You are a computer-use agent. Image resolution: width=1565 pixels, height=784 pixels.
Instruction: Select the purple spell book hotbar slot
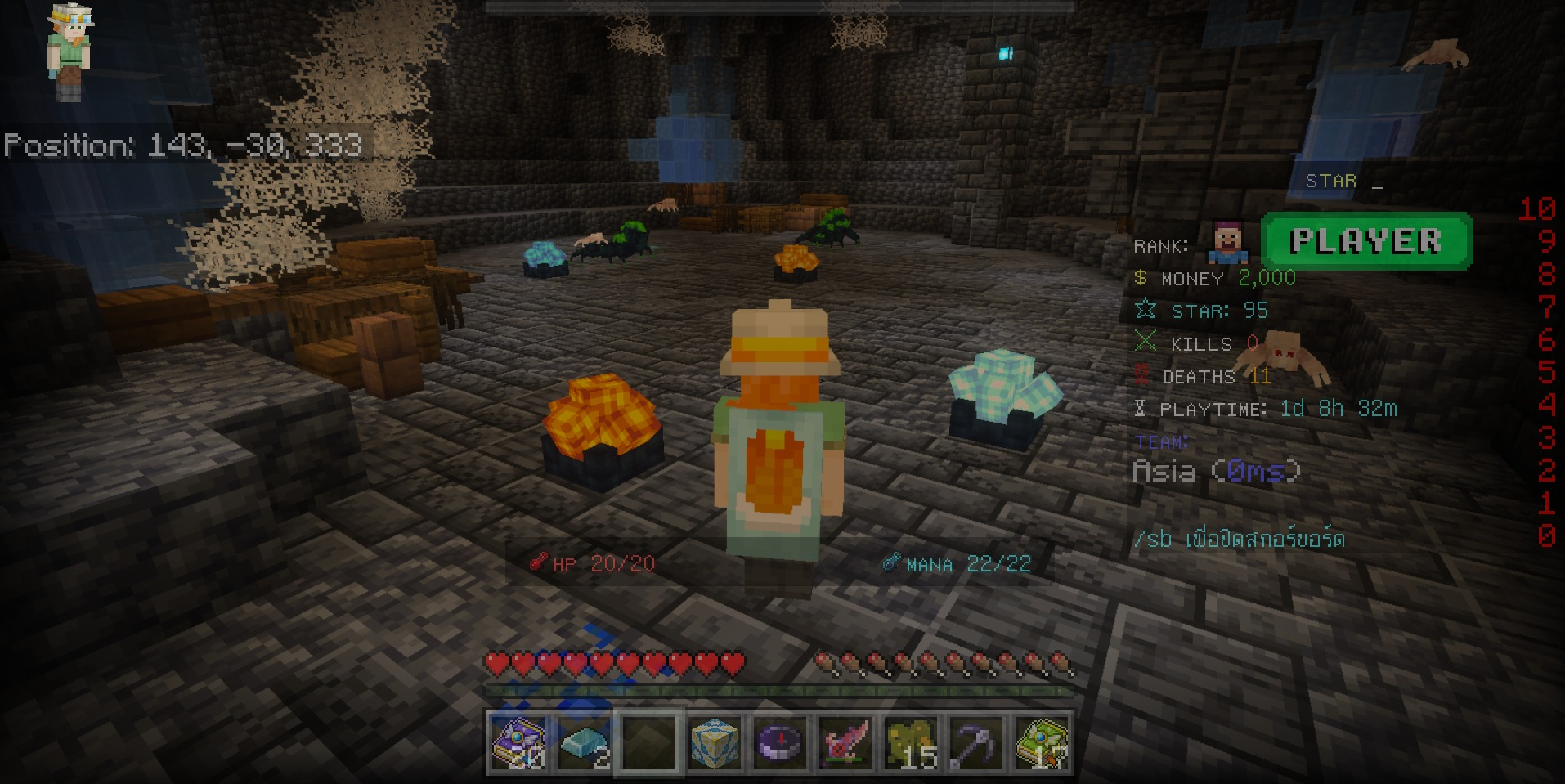point(518,743)
